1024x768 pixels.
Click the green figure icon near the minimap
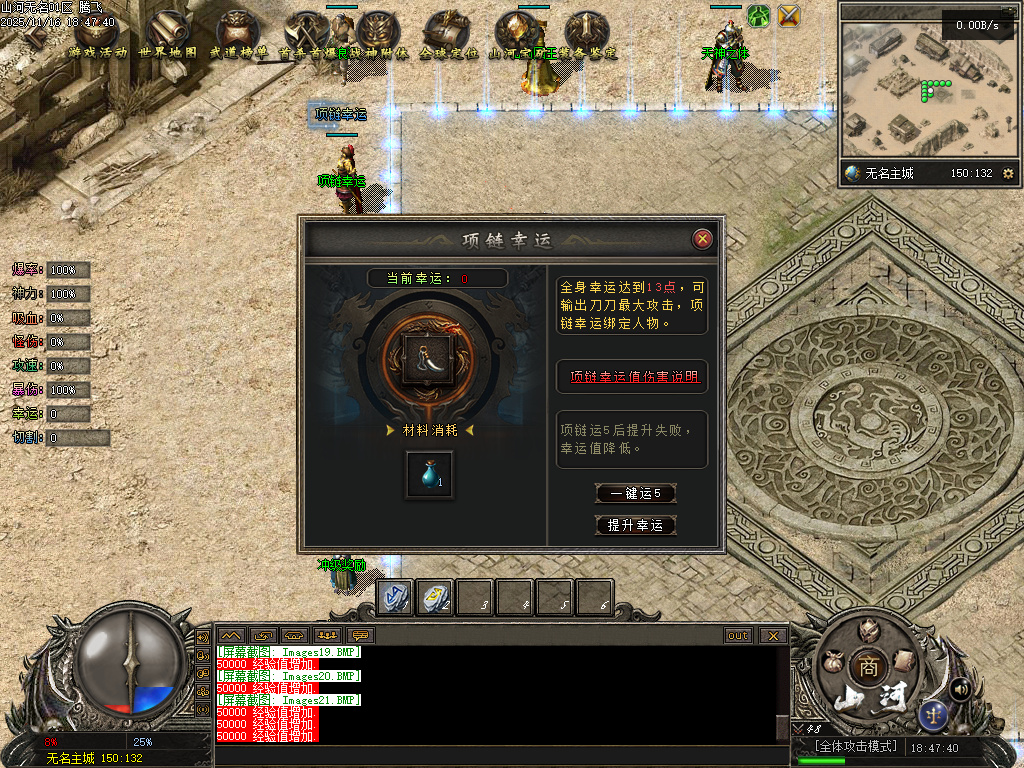click(759, 16)
